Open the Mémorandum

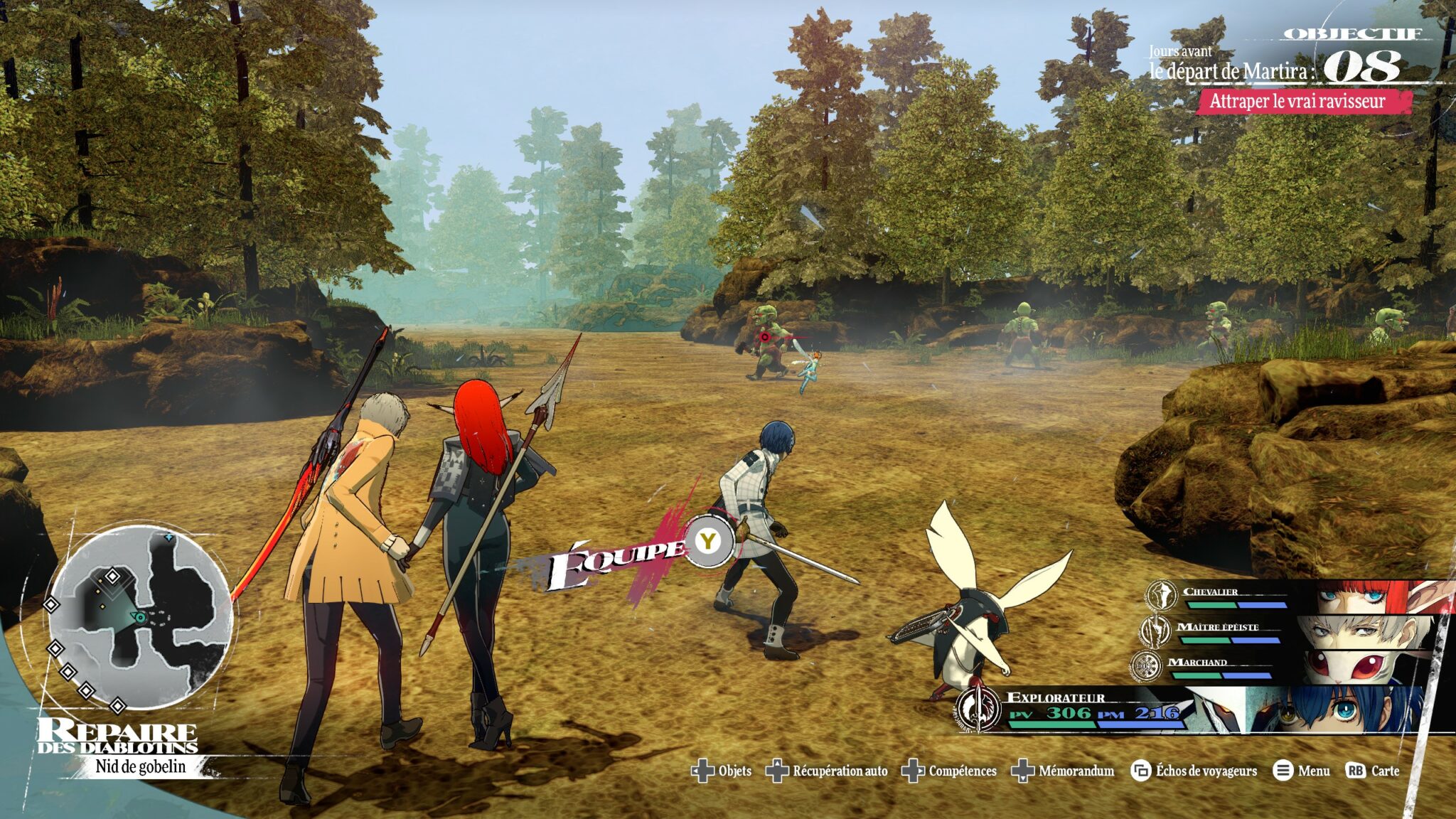(1063, 771)
